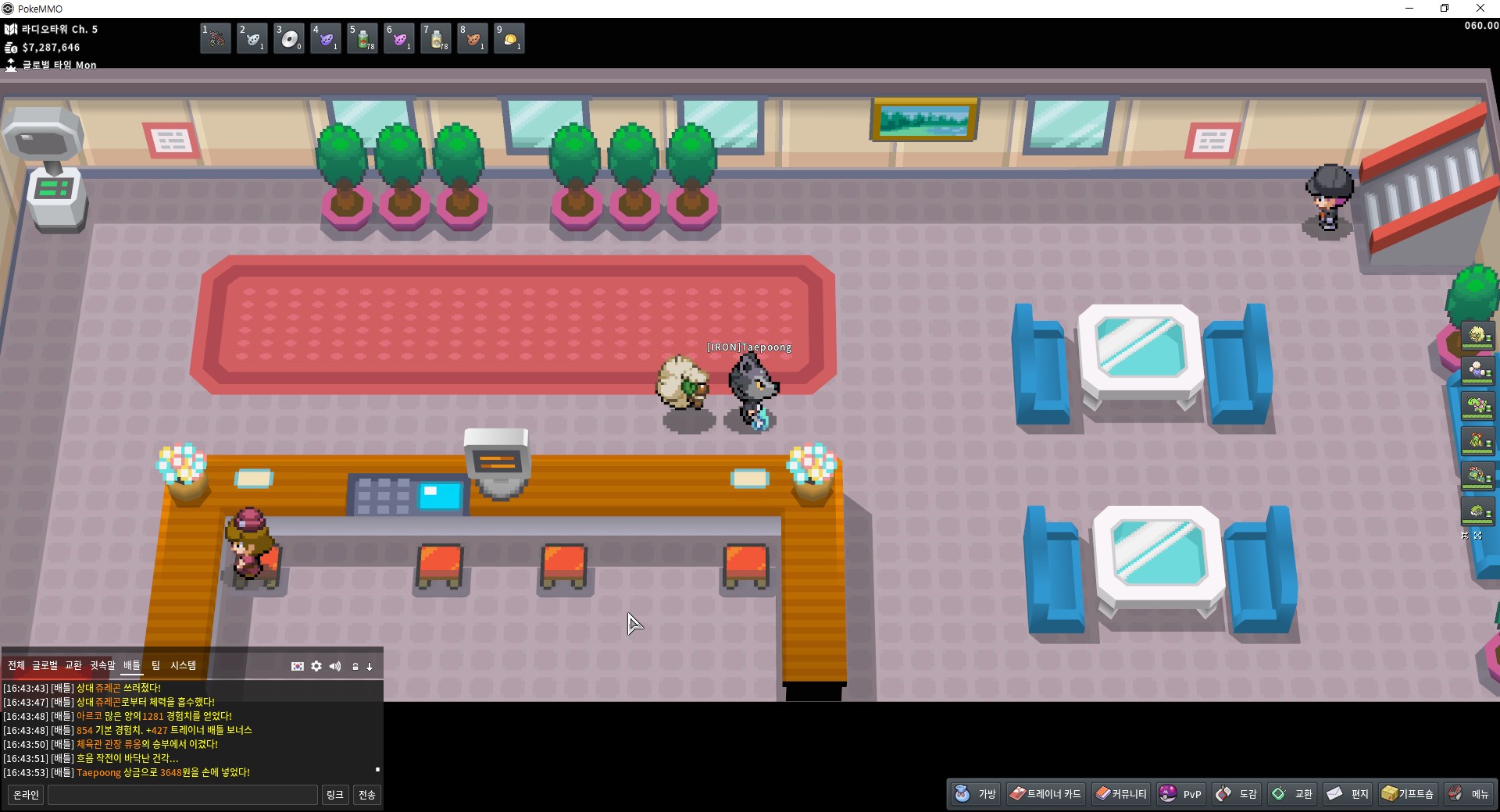Use the bicycle in hotbar slot 1
Image resolution: width=1500 pixels, height=812 pixels.
pyautogui.click(x=216, y=38)
